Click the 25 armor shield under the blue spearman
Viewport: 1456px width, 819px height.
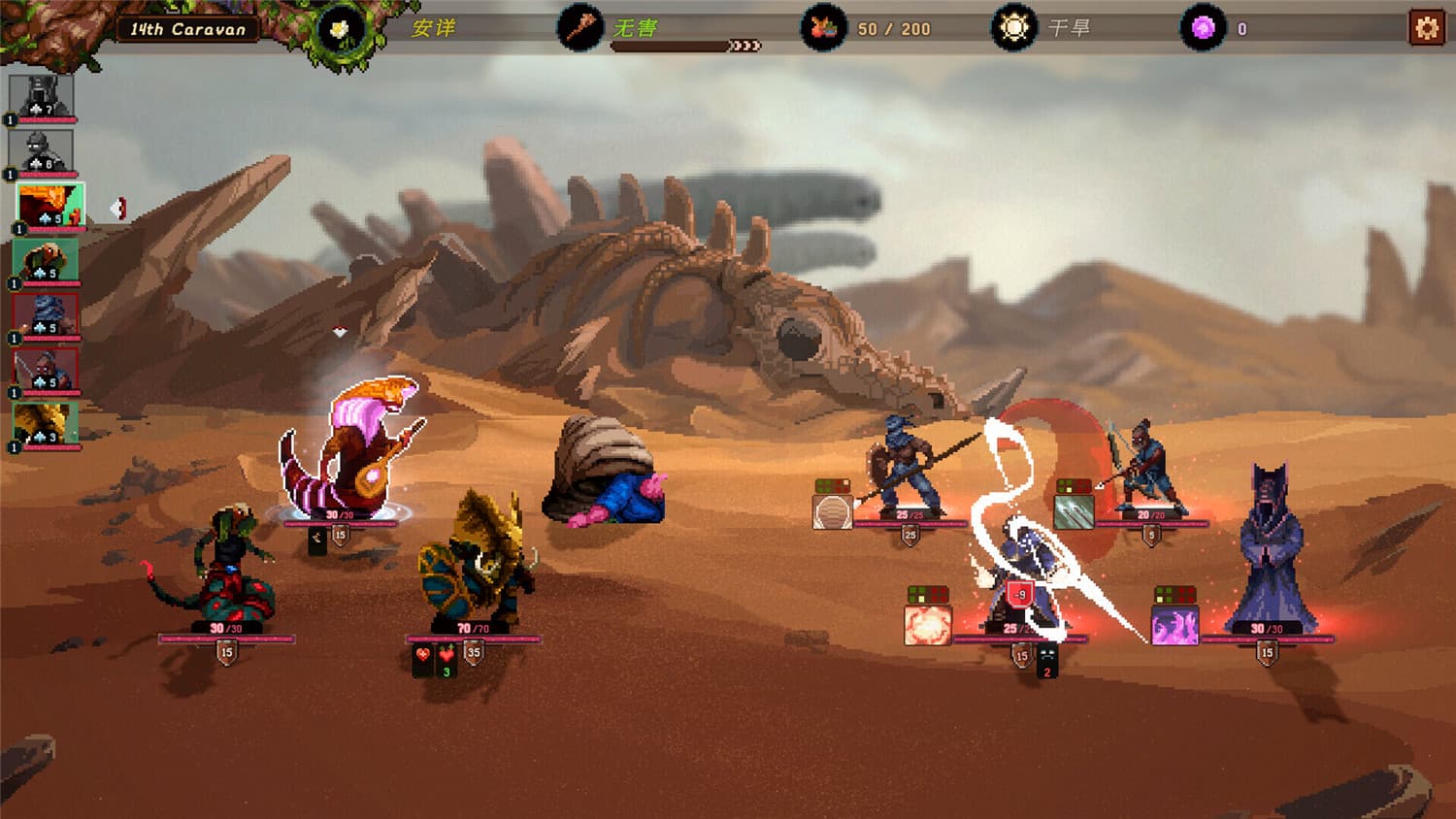(910, 534)
